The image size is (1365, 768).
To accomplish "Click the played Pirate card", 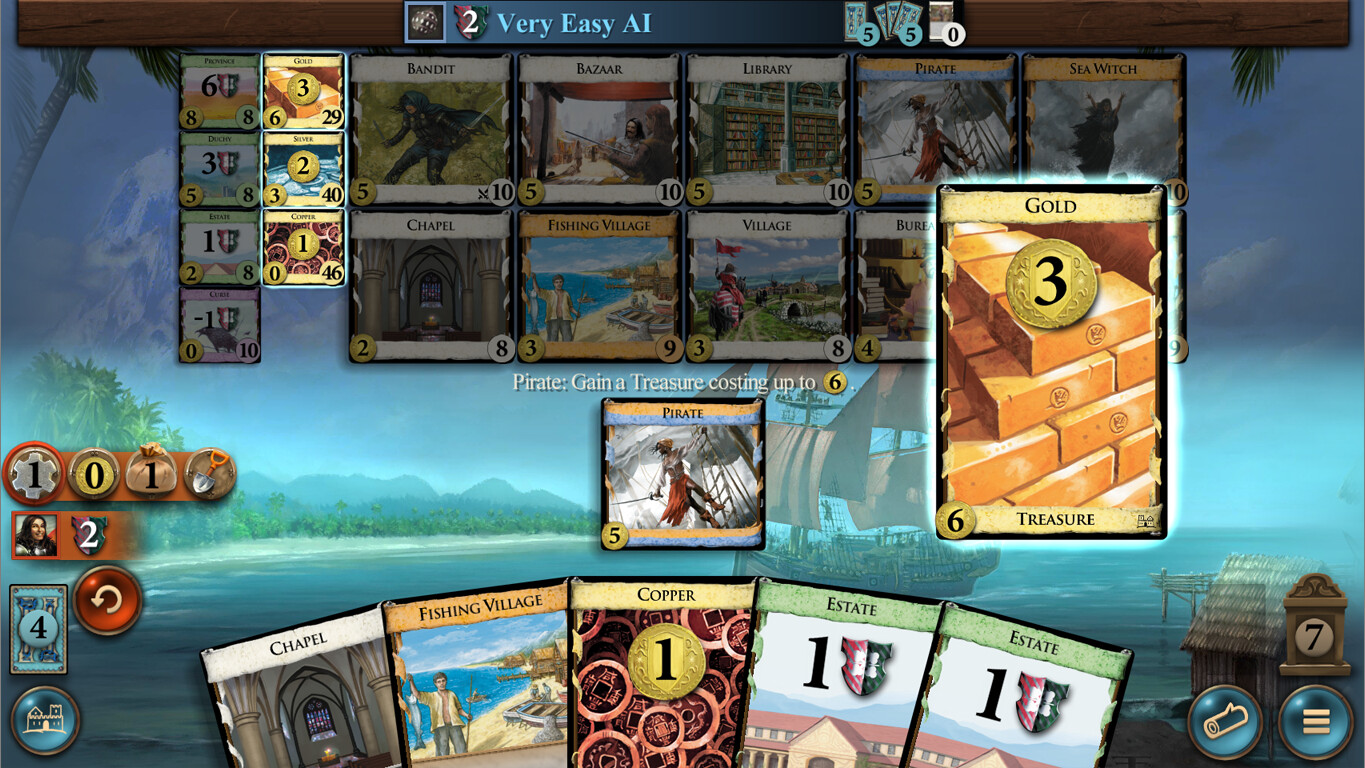I will (x=683, y=472).
